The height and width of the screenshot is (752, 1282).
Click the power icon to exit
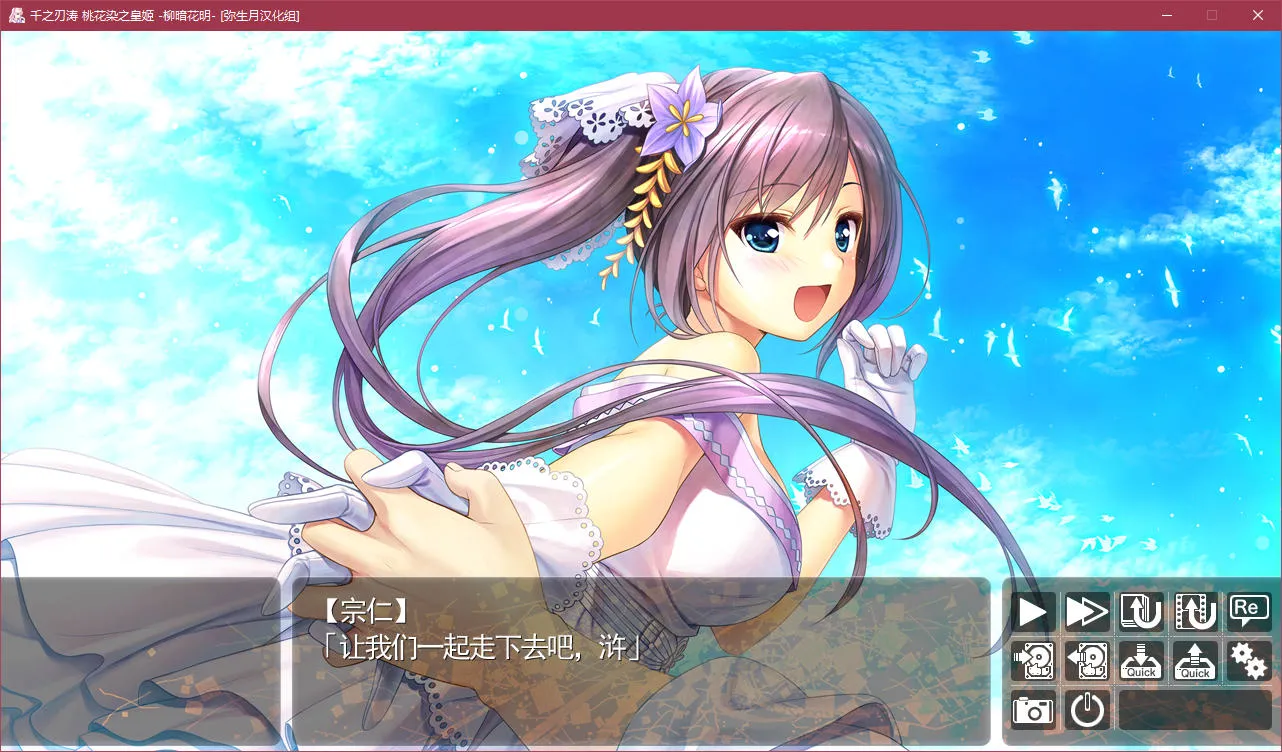pos(1087,710)
